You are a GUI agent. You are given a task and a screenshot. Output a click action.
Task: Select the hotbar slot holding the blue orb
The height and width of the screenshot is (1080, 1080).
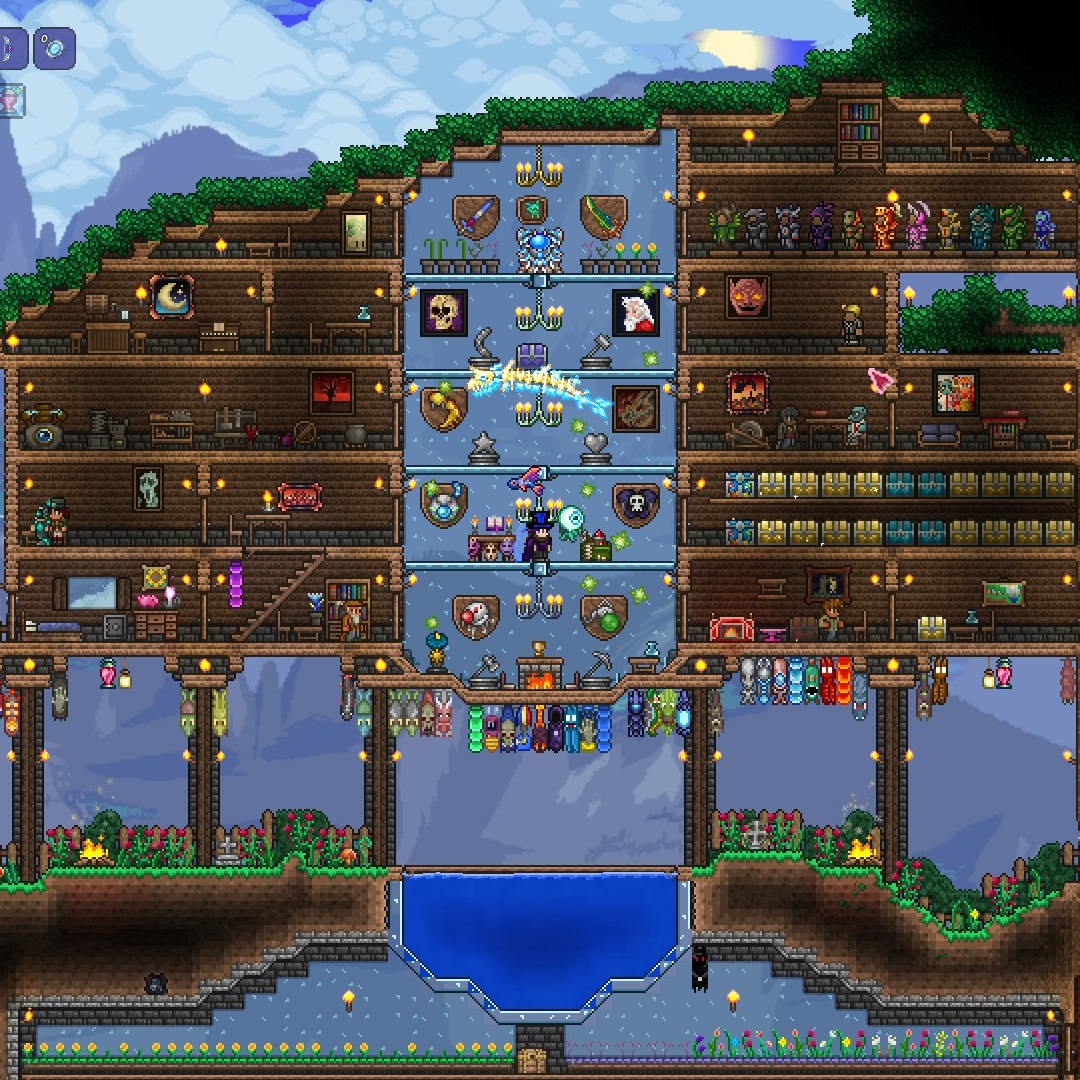(54, 48)
